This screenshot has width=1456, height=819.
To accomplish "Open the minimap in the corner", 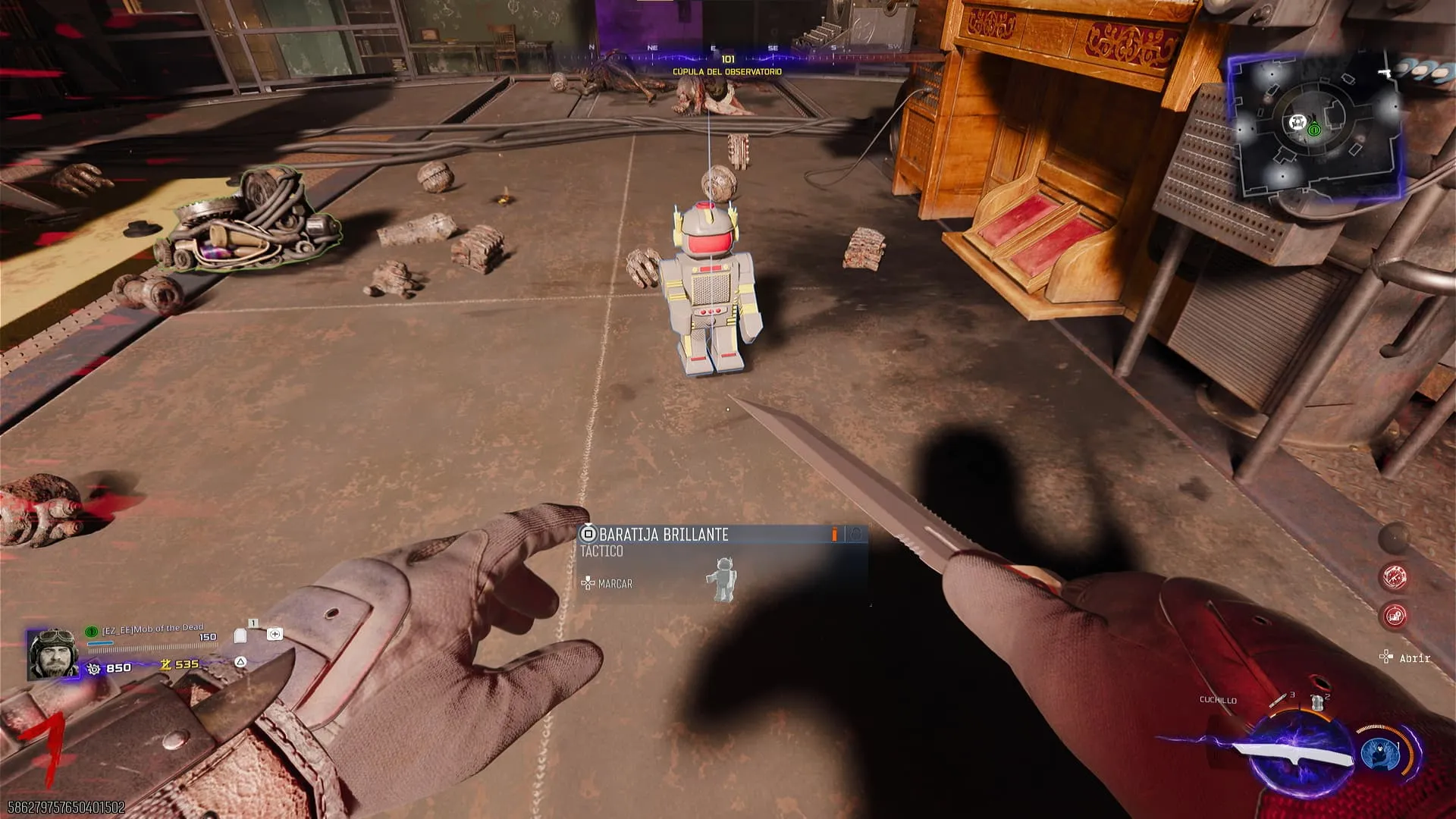I will (x=1314, y=127).
